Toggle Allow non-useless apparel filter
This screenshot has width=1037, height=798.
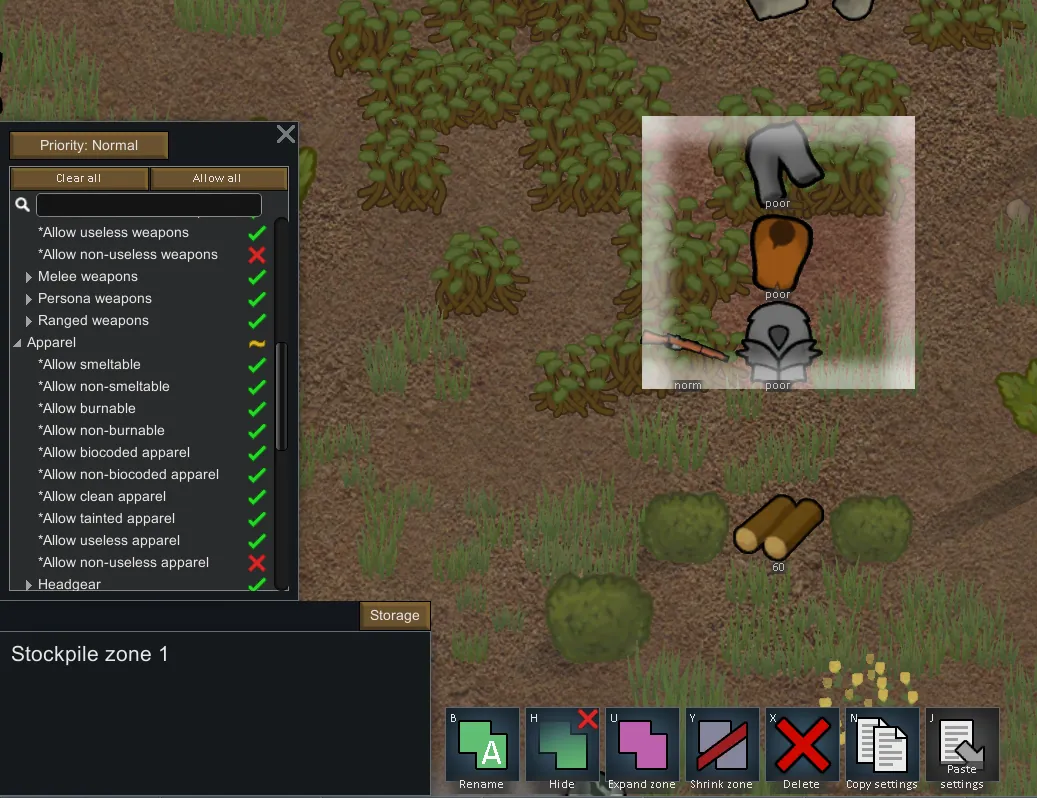257,563
